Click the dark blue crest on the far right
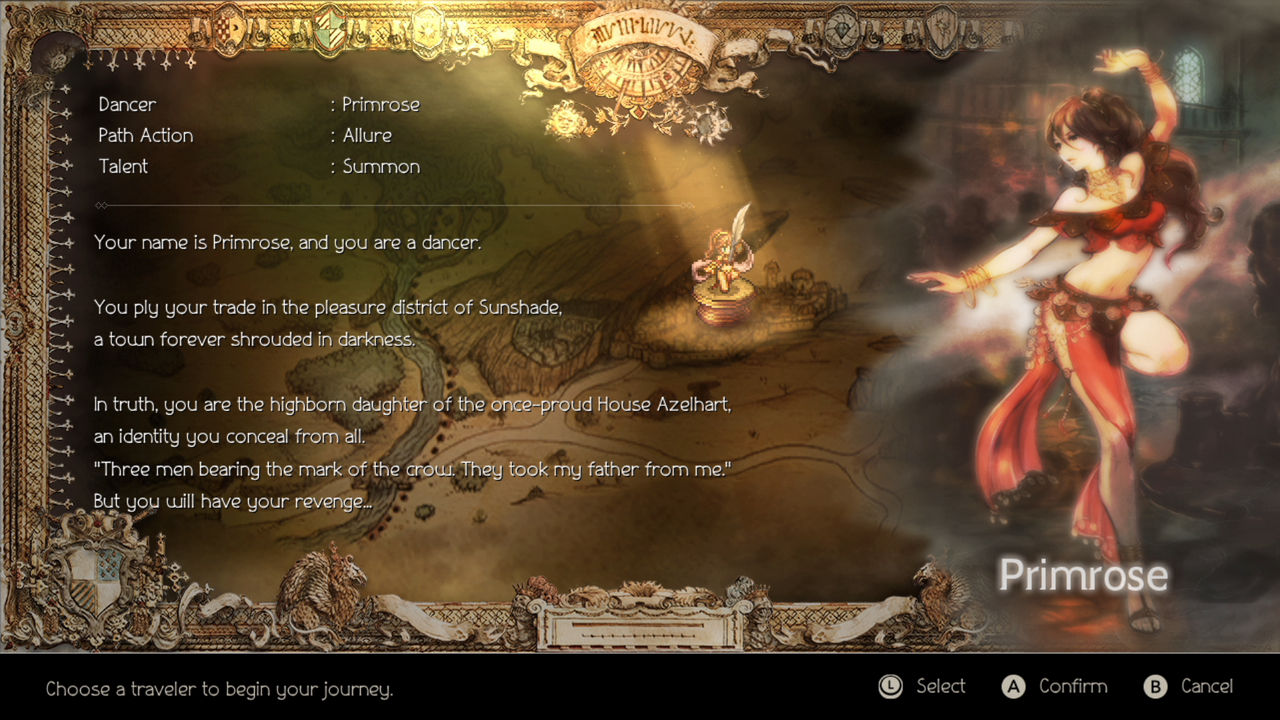This screenshot has width=1280, height=720. [x=941, y=28]
